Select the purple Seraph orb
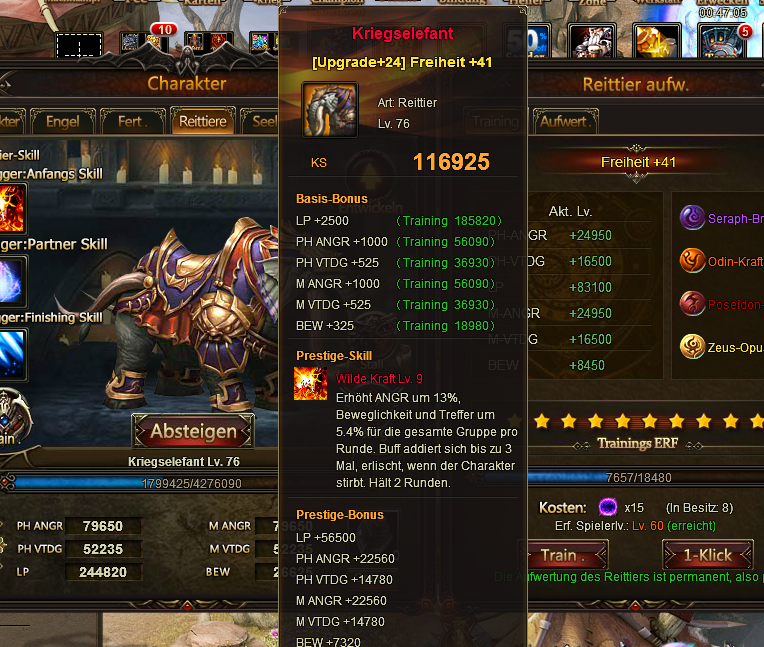 pos(692,217)
